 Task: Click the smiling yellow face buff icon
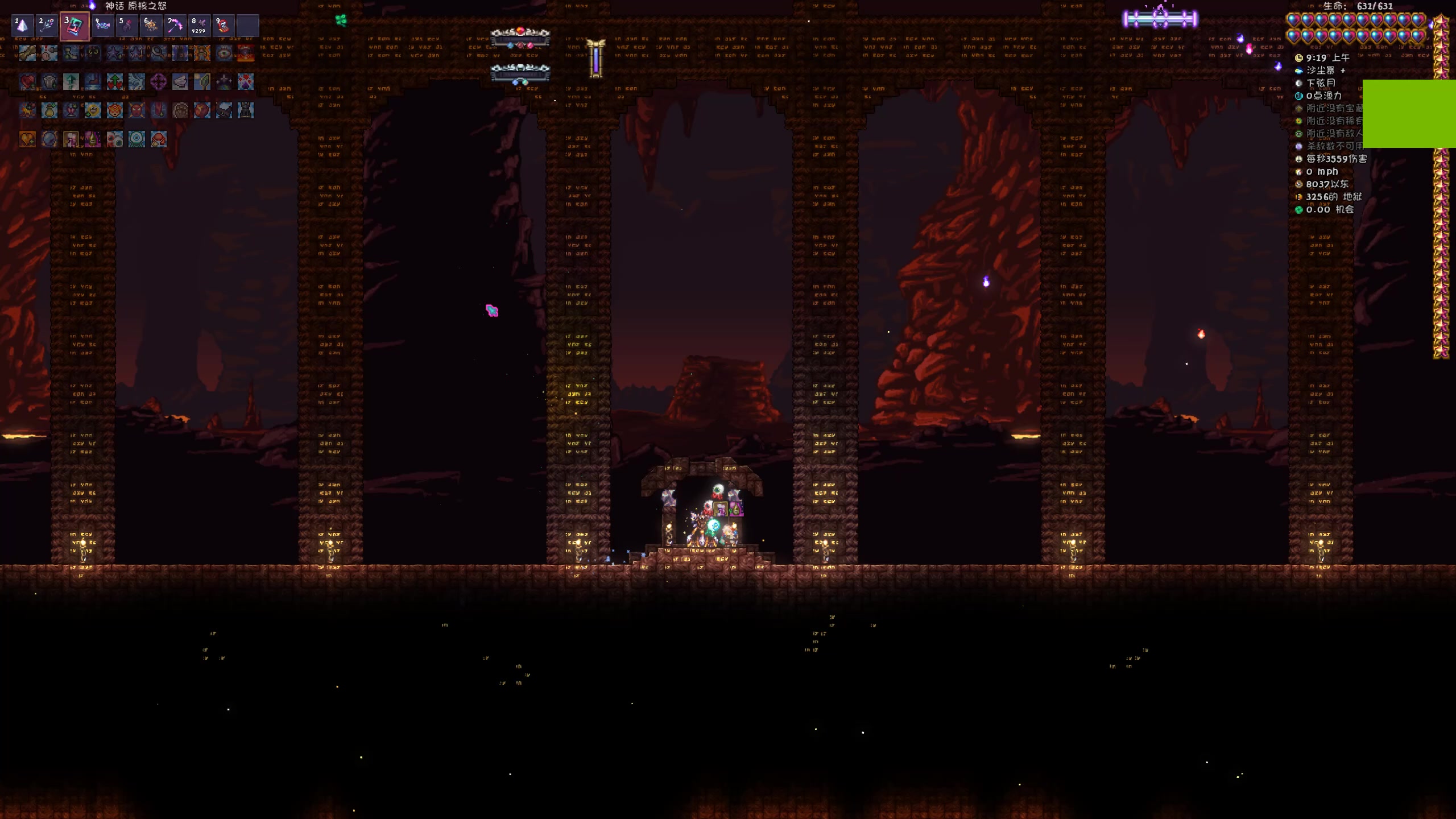click(x=93, y=110)
